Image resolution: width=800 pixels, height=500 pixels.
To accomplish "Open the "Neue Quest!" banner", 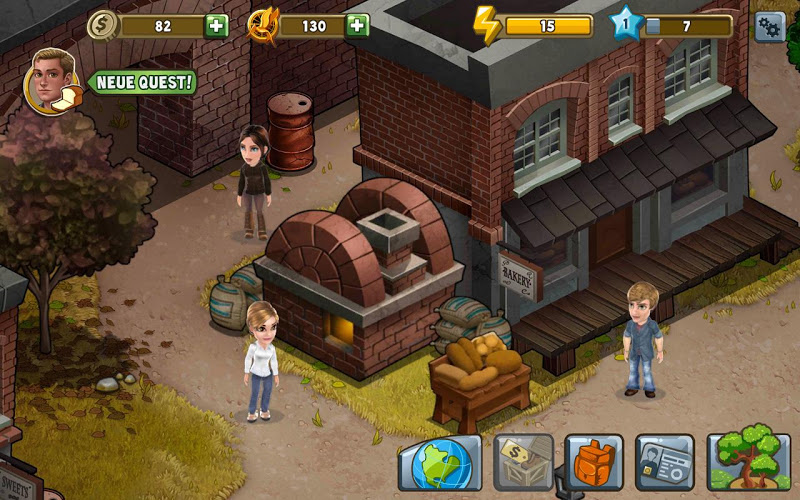I will pyautogui.click(x=143, y=82).
